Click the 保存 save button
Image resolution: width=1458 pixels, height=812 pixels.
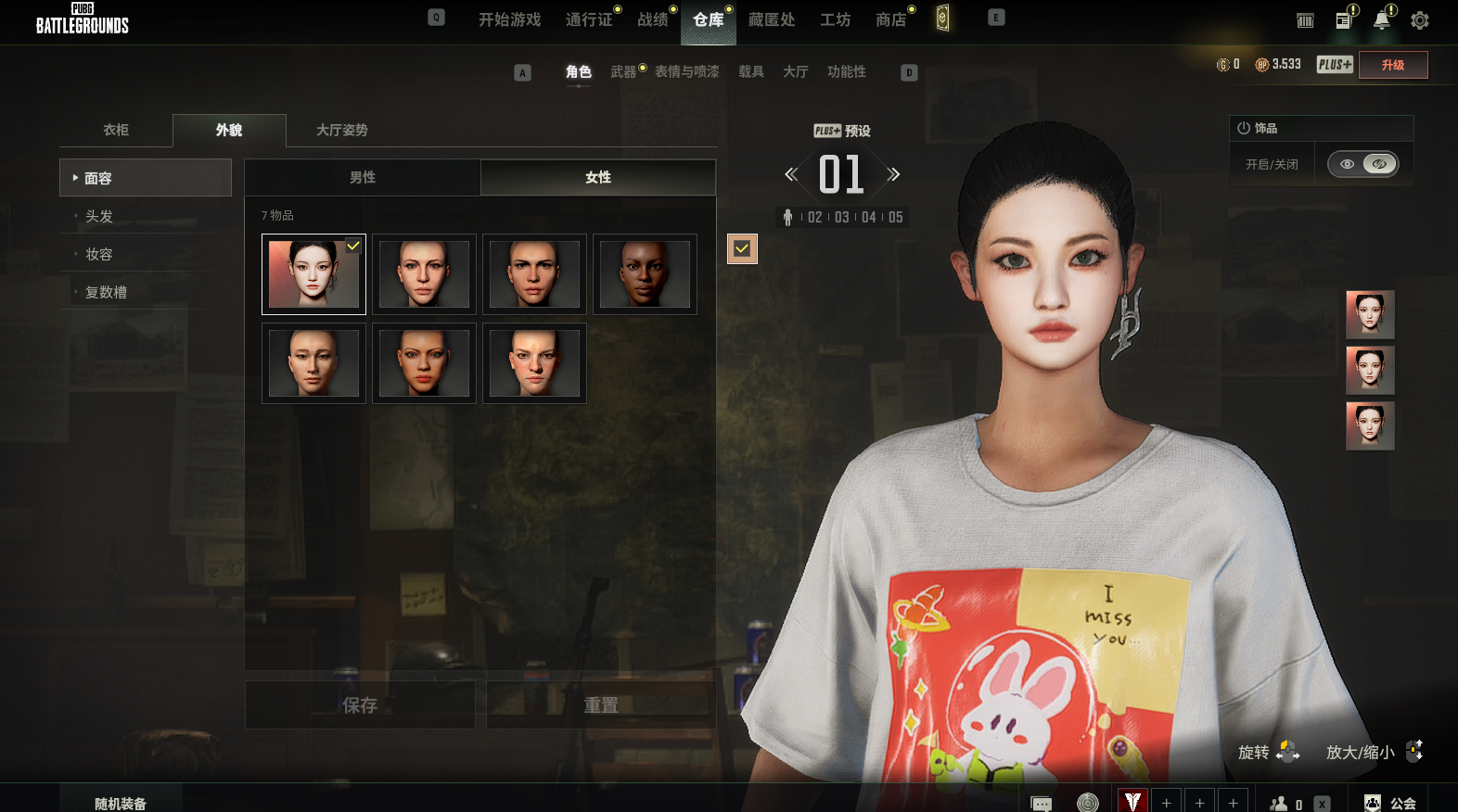tap(360, 705)
